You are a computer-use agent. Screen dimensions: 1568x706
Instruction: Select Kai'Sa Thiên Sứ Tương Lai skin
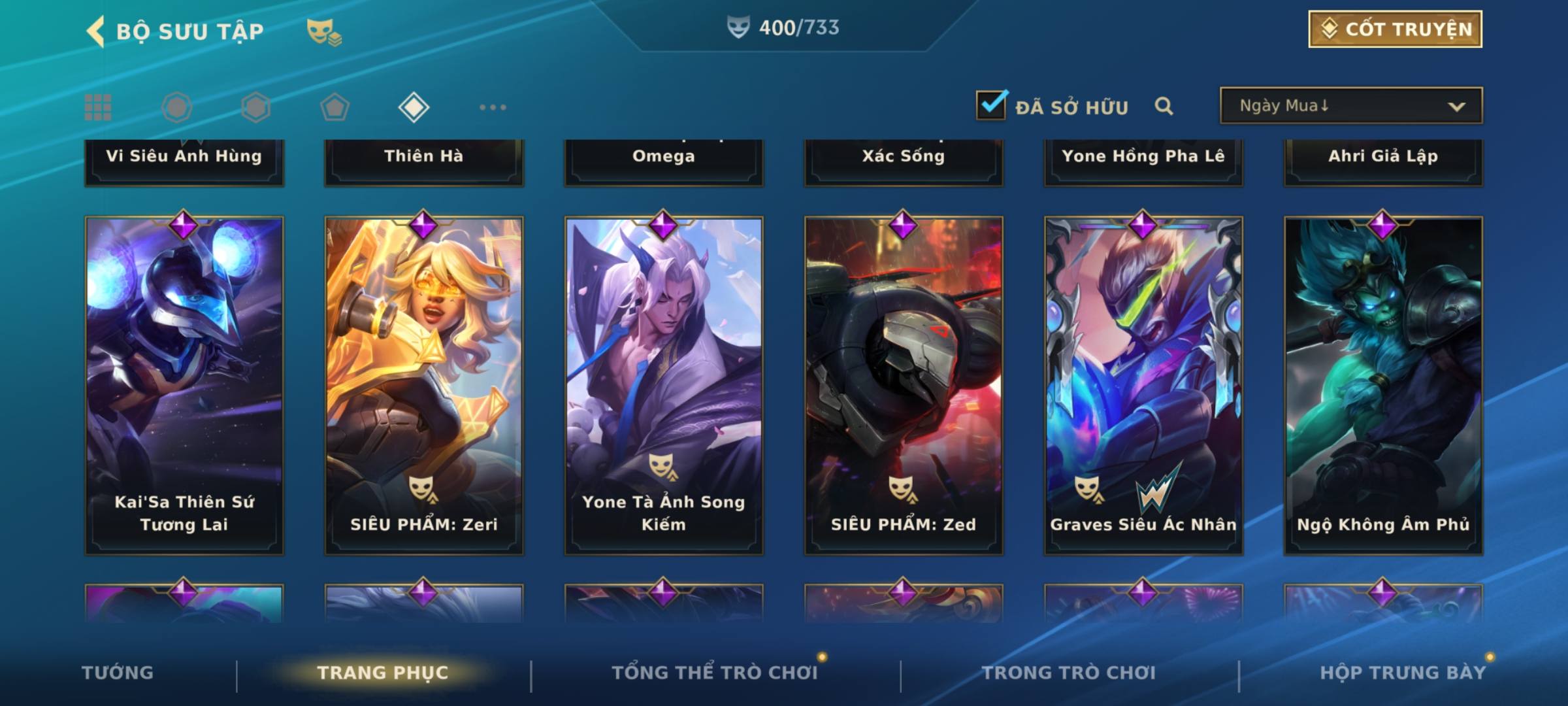pyautogui.click(x=184, y=386)
